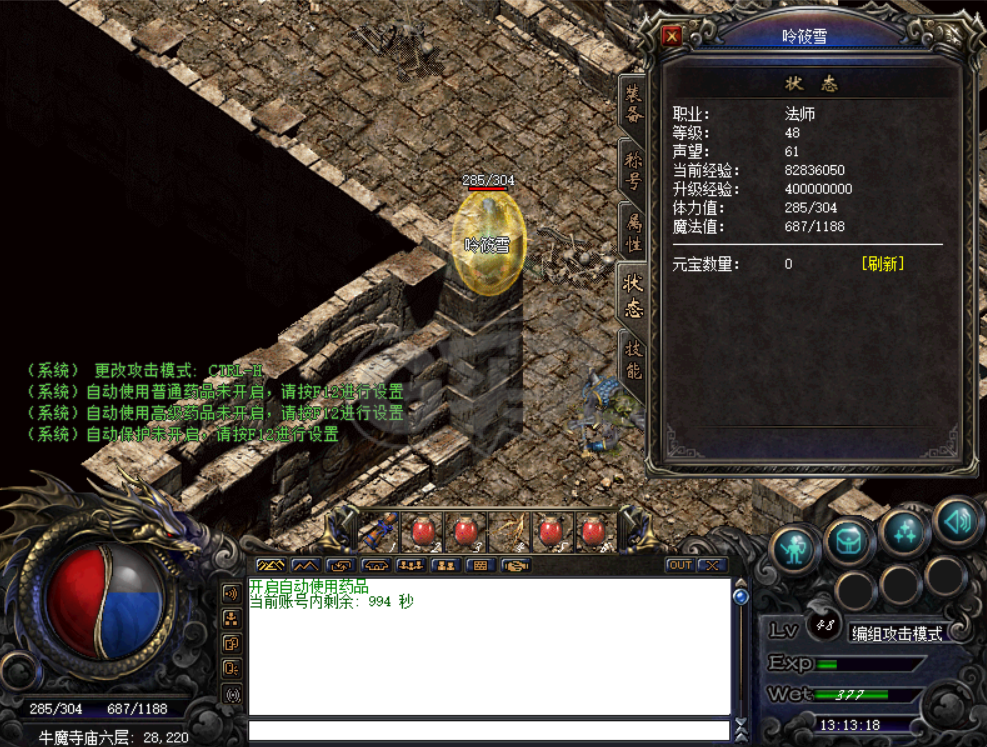Change the 编组攻击模式 attack mode label

[x=897, y=634]
